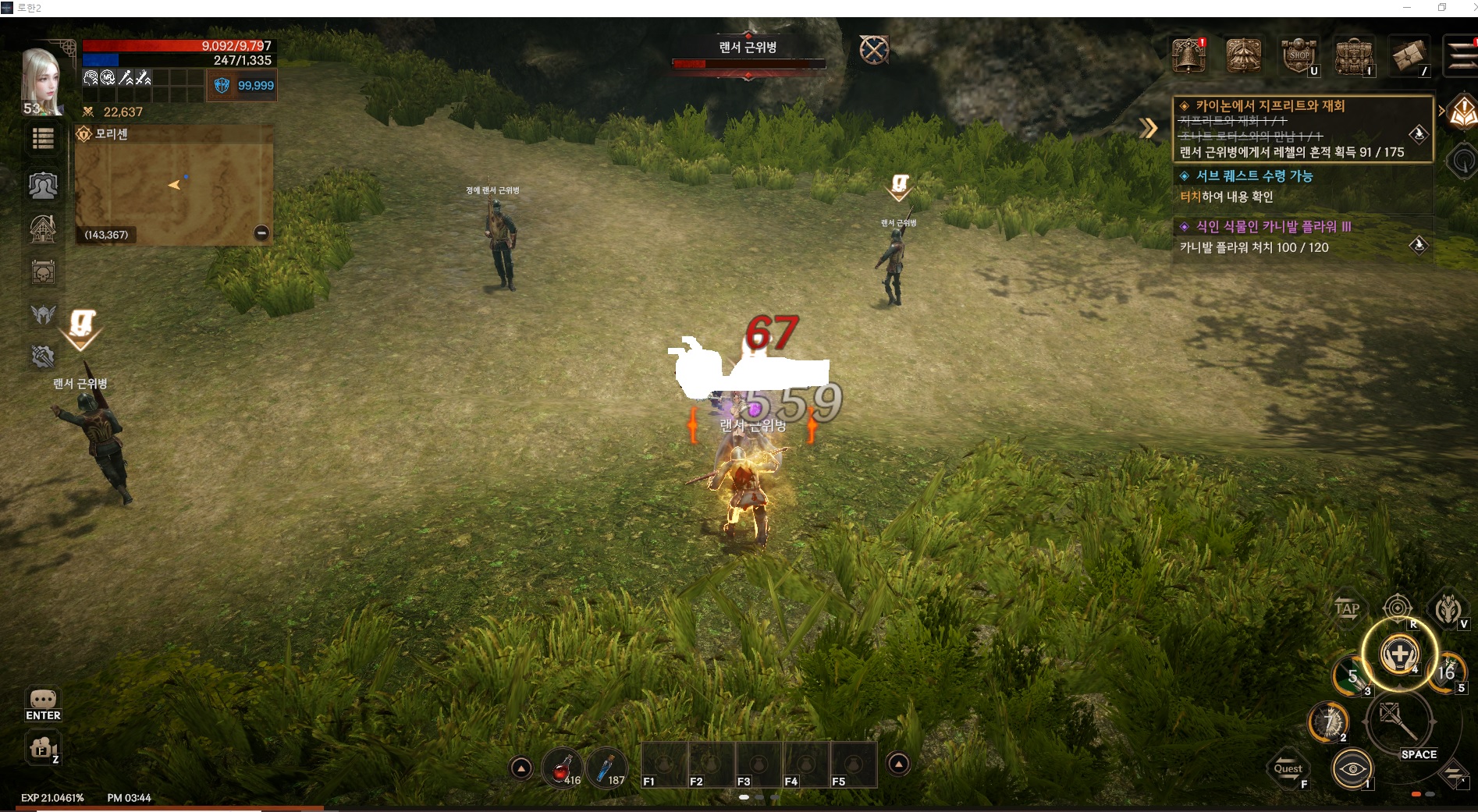Use the red health potion slot
1478x812 pixels.
[561, 768]
